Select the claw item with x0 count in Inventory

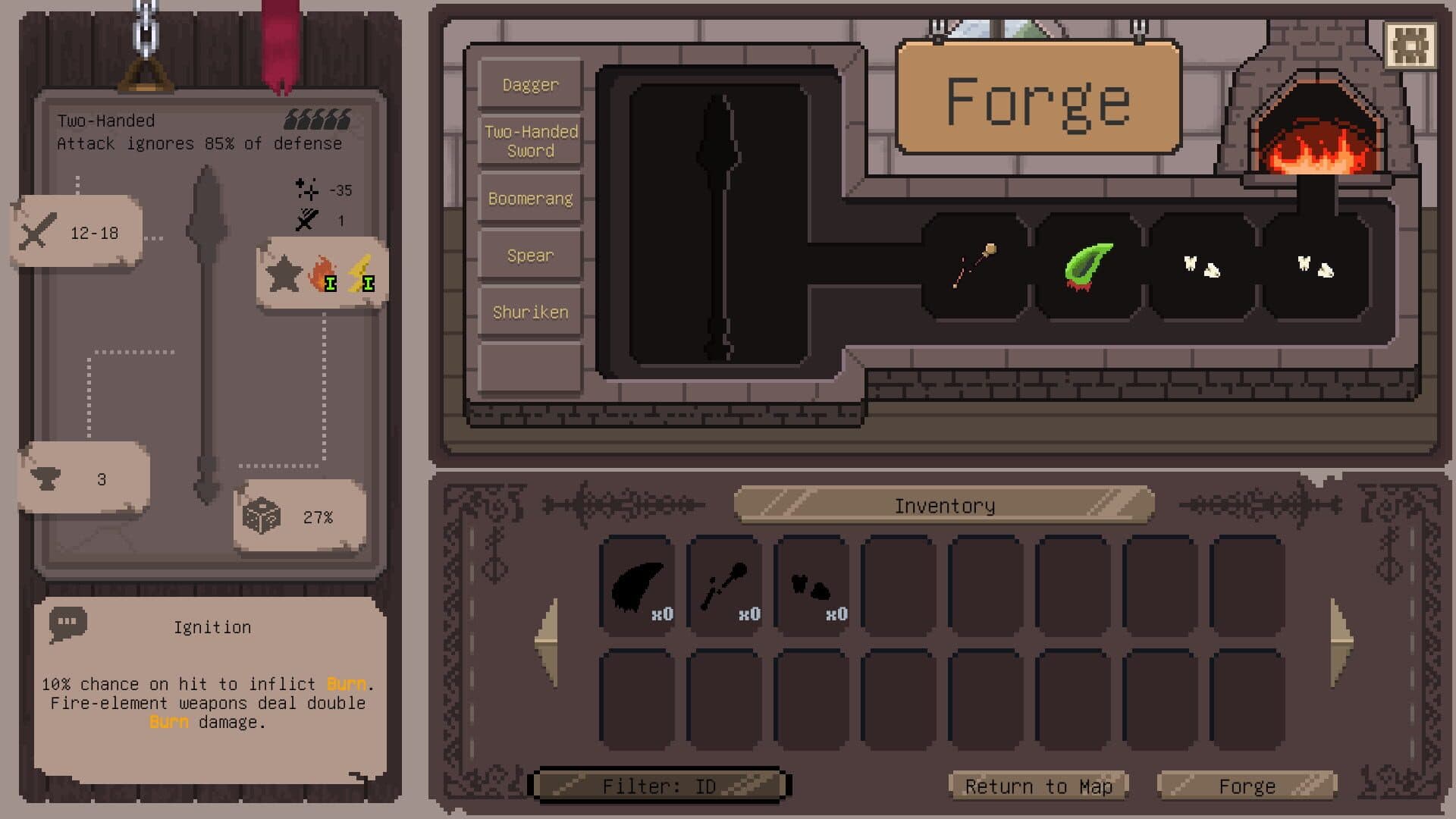[x=637, y=584]
